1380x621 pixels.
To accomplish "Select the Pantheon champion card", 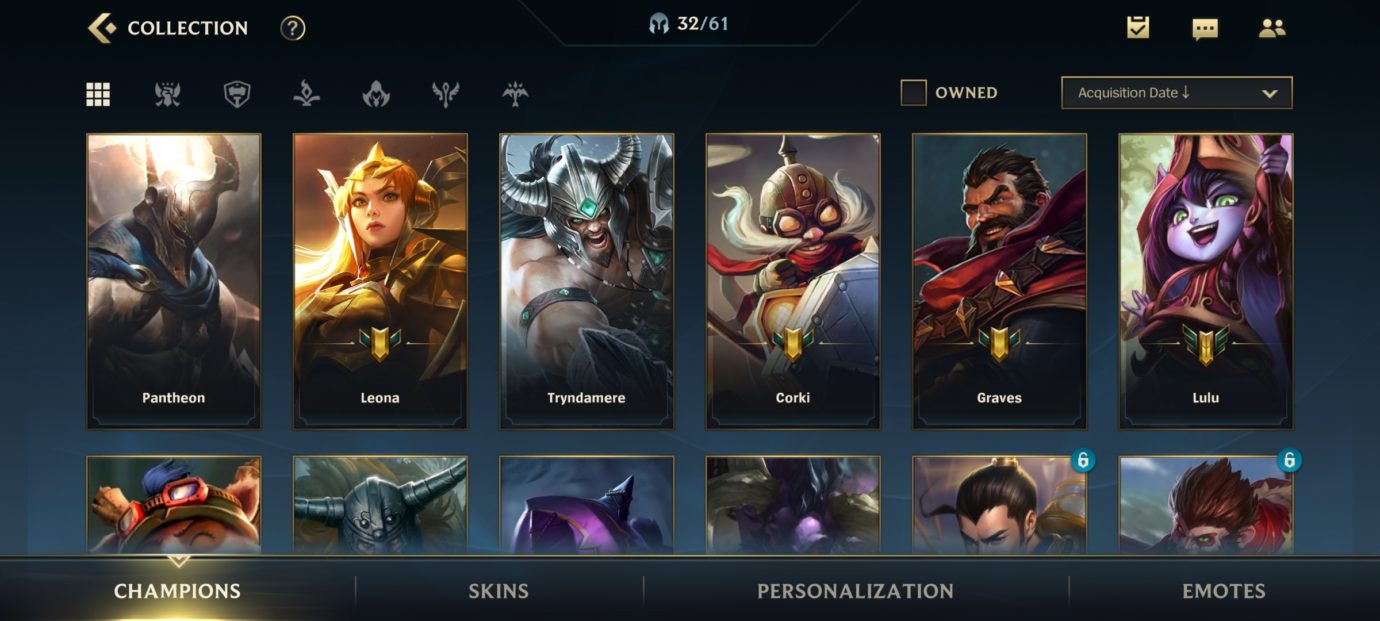I will click(x=174, y=281).
